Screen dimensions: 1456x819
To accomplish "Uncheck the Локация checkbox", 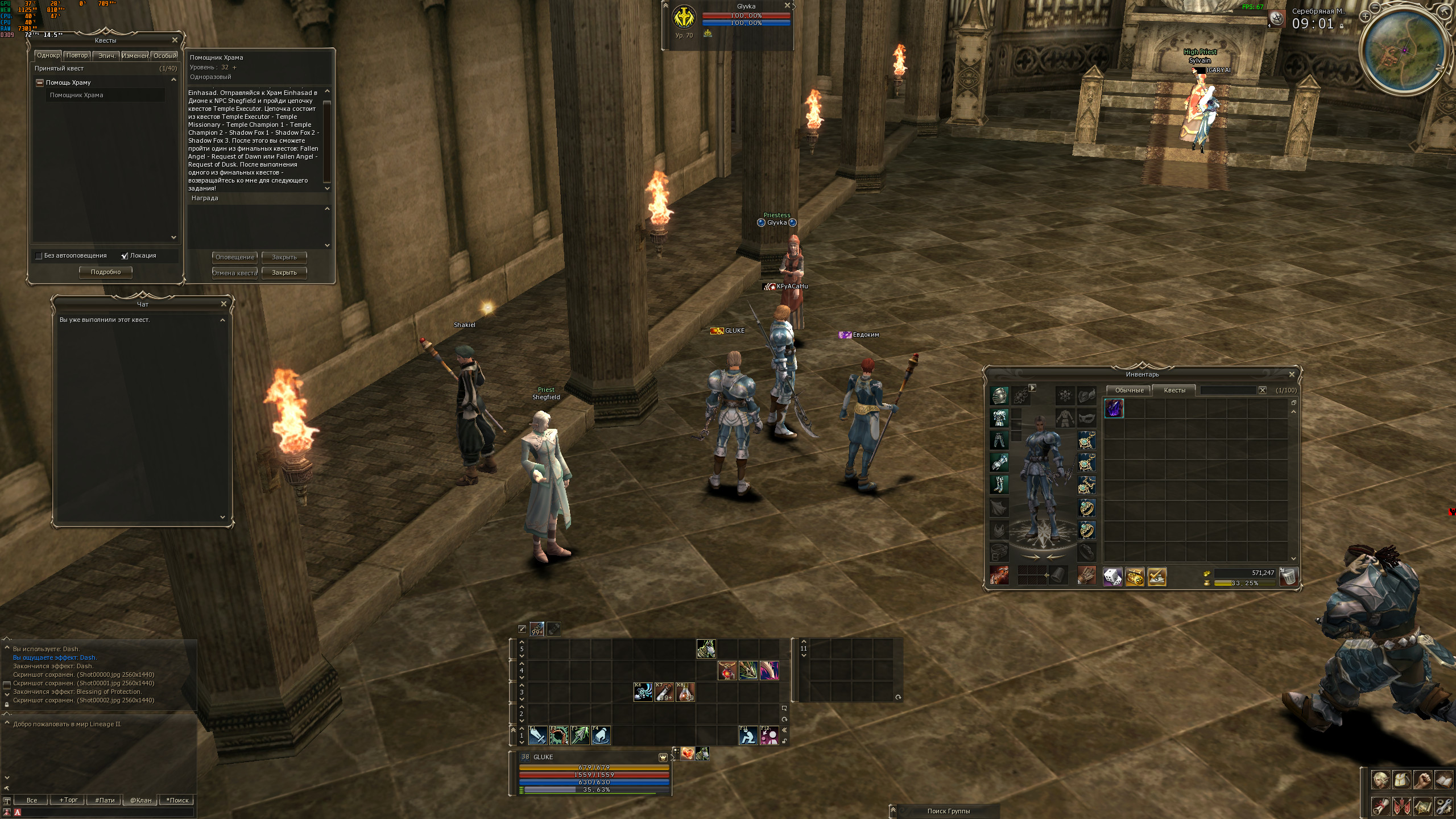I will [125, 256].
